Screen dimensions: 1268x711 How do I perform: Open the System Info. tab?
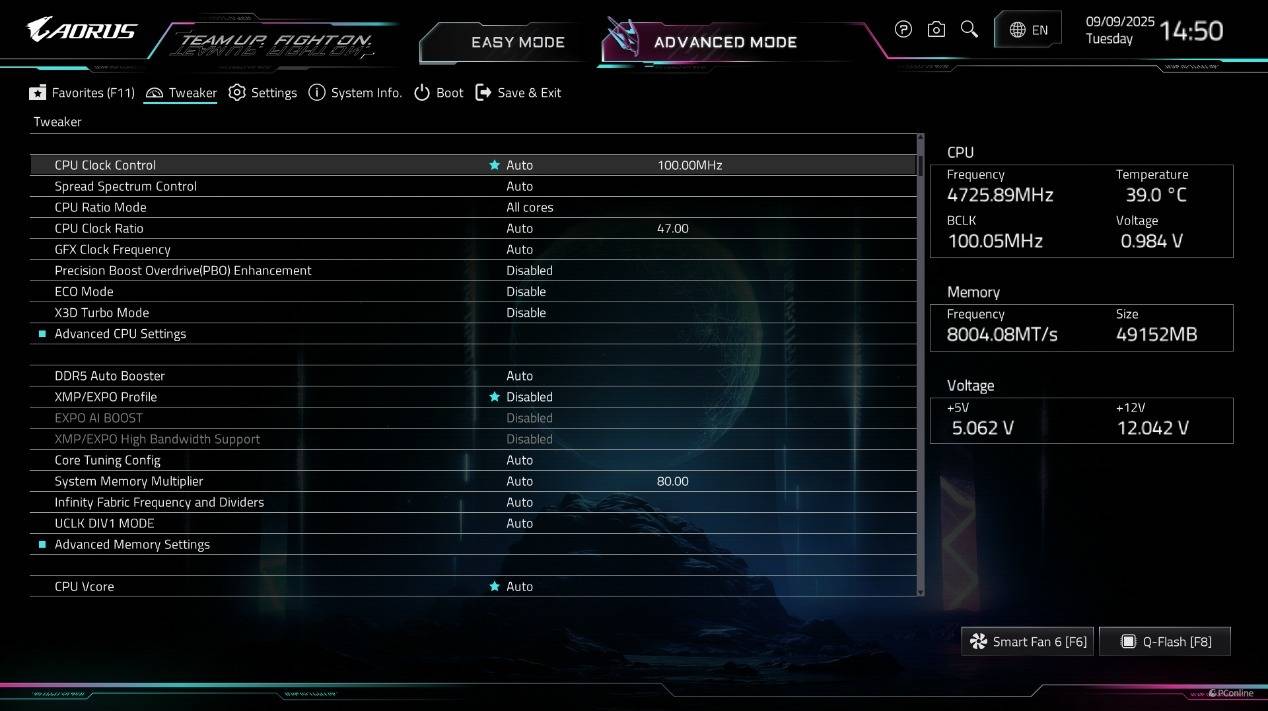coord(355,93)
